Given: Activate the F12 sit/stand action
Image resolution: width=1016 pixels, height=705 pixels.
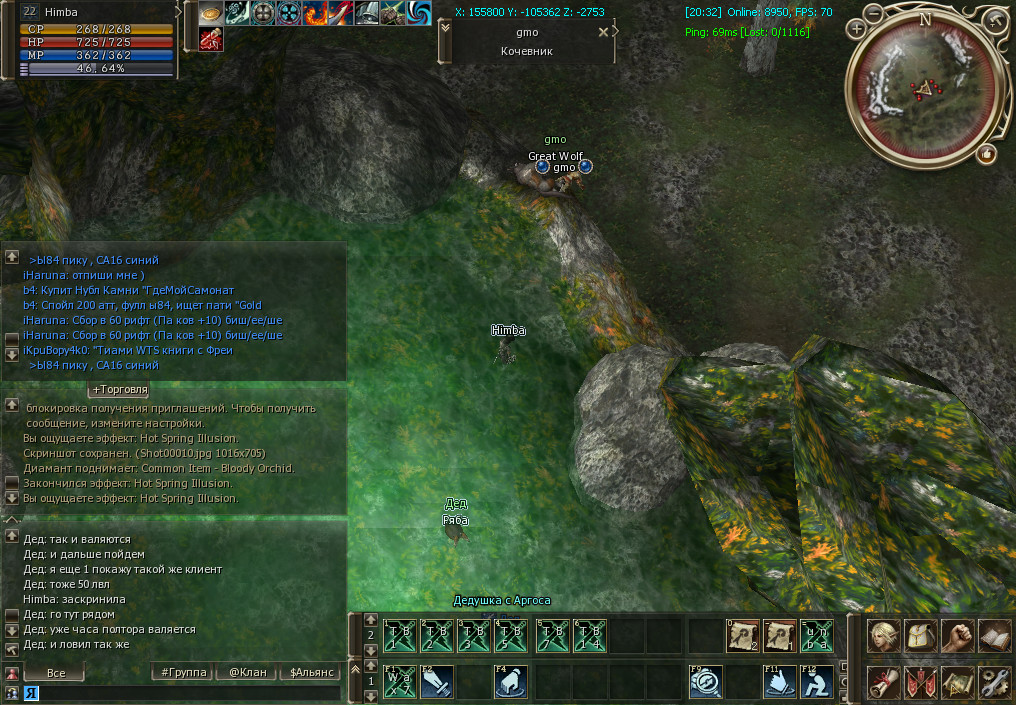Looking at the screenshot, I should [x=816, y=682].
